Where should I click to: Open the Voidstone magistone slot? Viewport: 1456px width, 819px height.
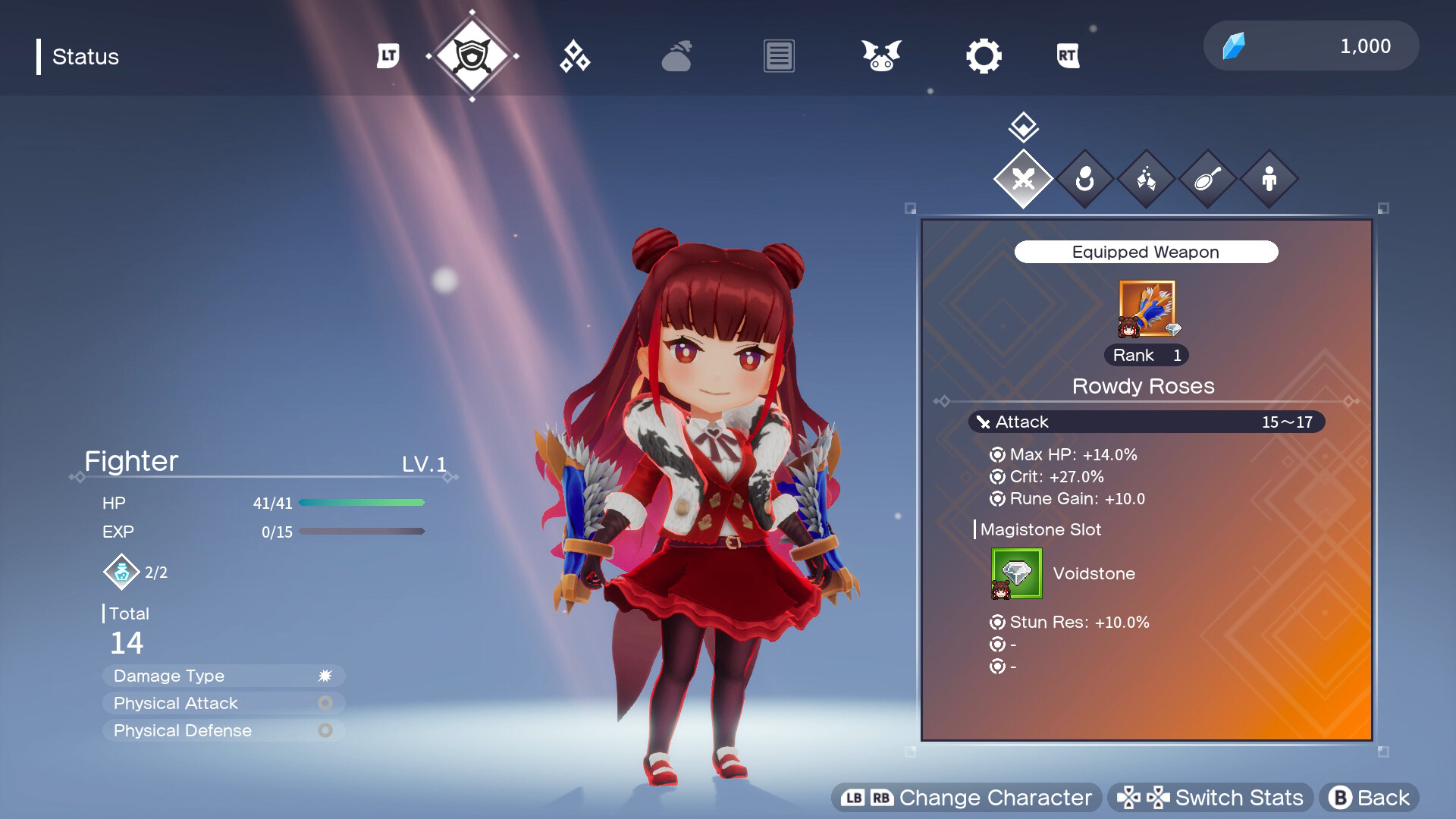point(1017,573)
